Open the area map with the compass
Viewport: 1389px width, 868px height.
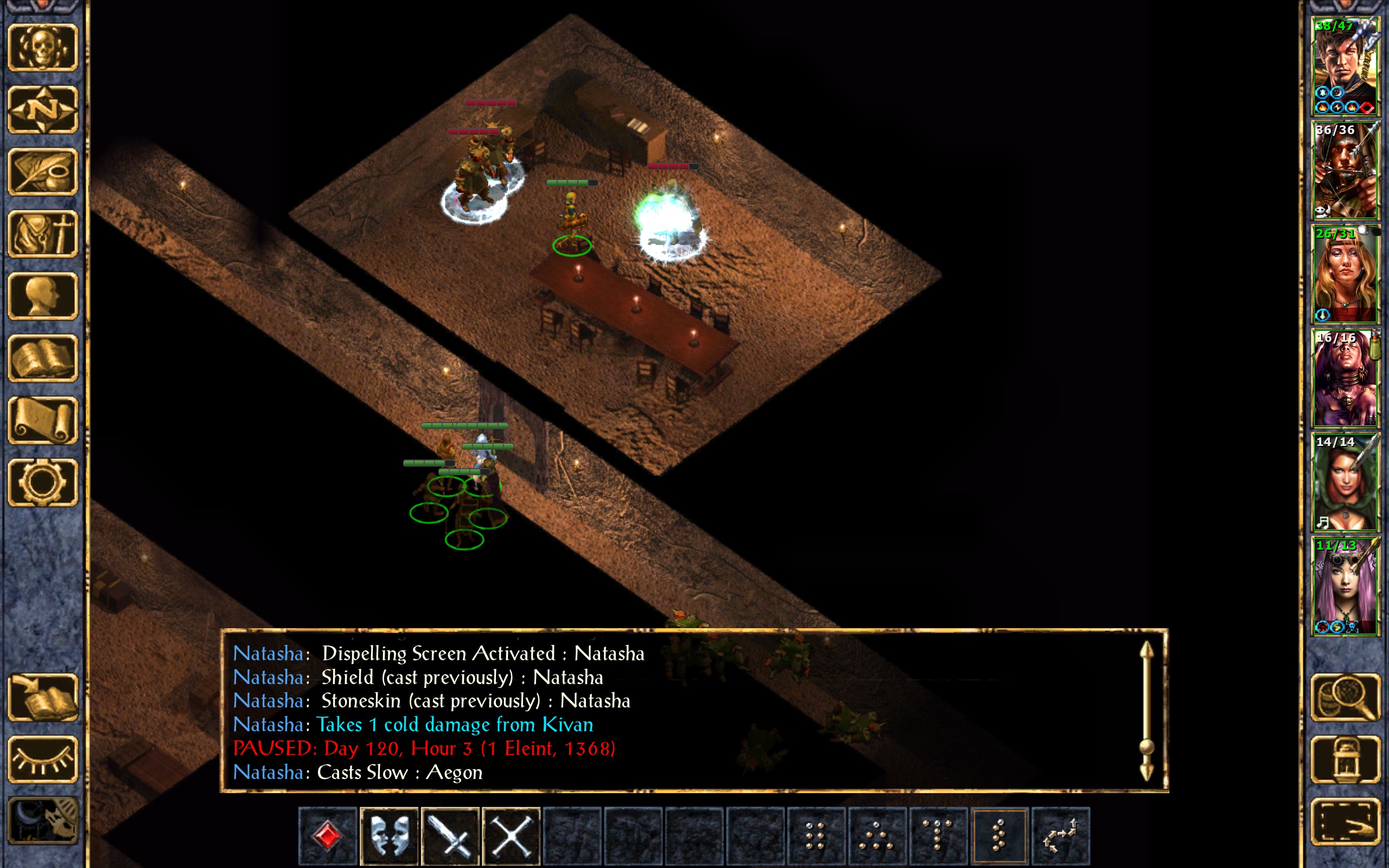pyautogui.click(x=42, y=110)
